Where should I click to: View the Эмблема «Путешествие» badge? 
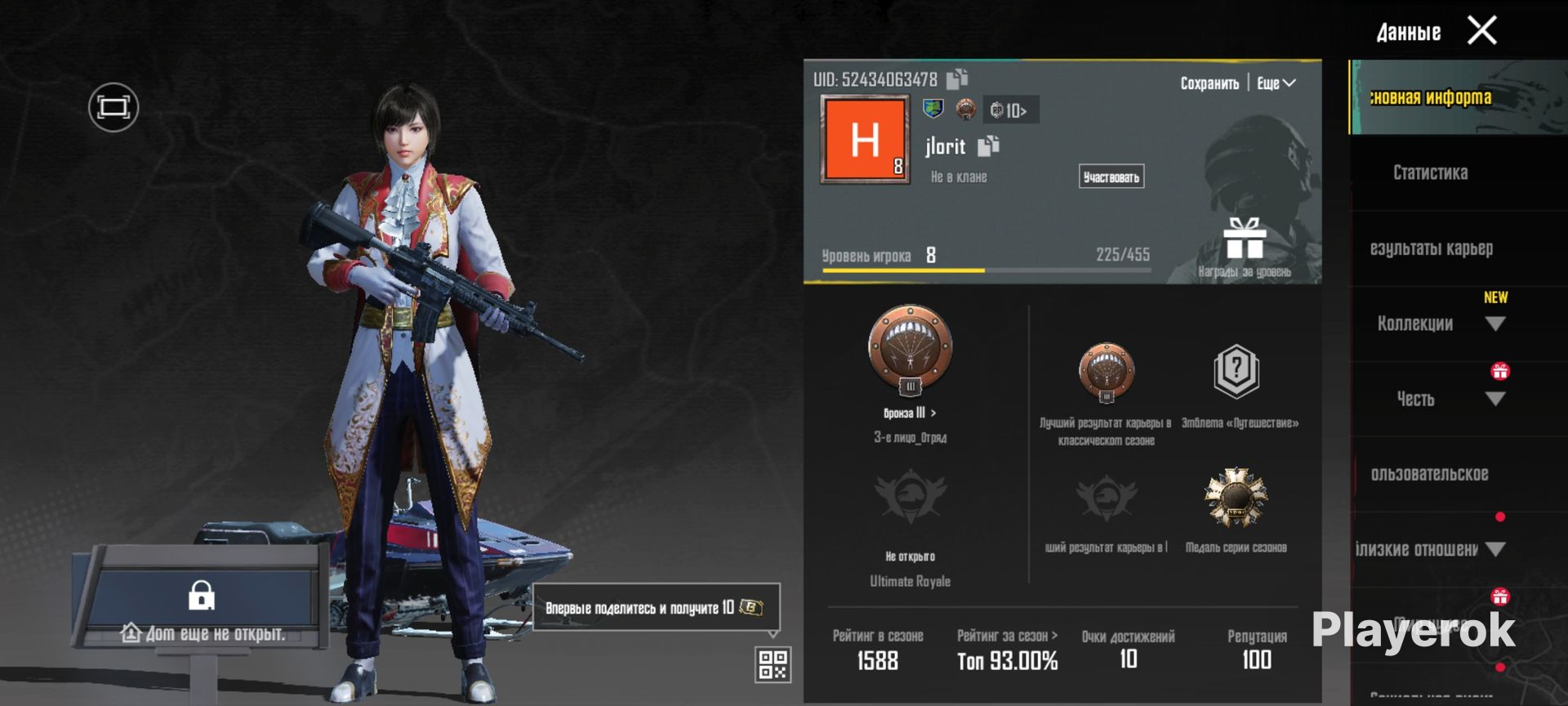point(1236,373)
